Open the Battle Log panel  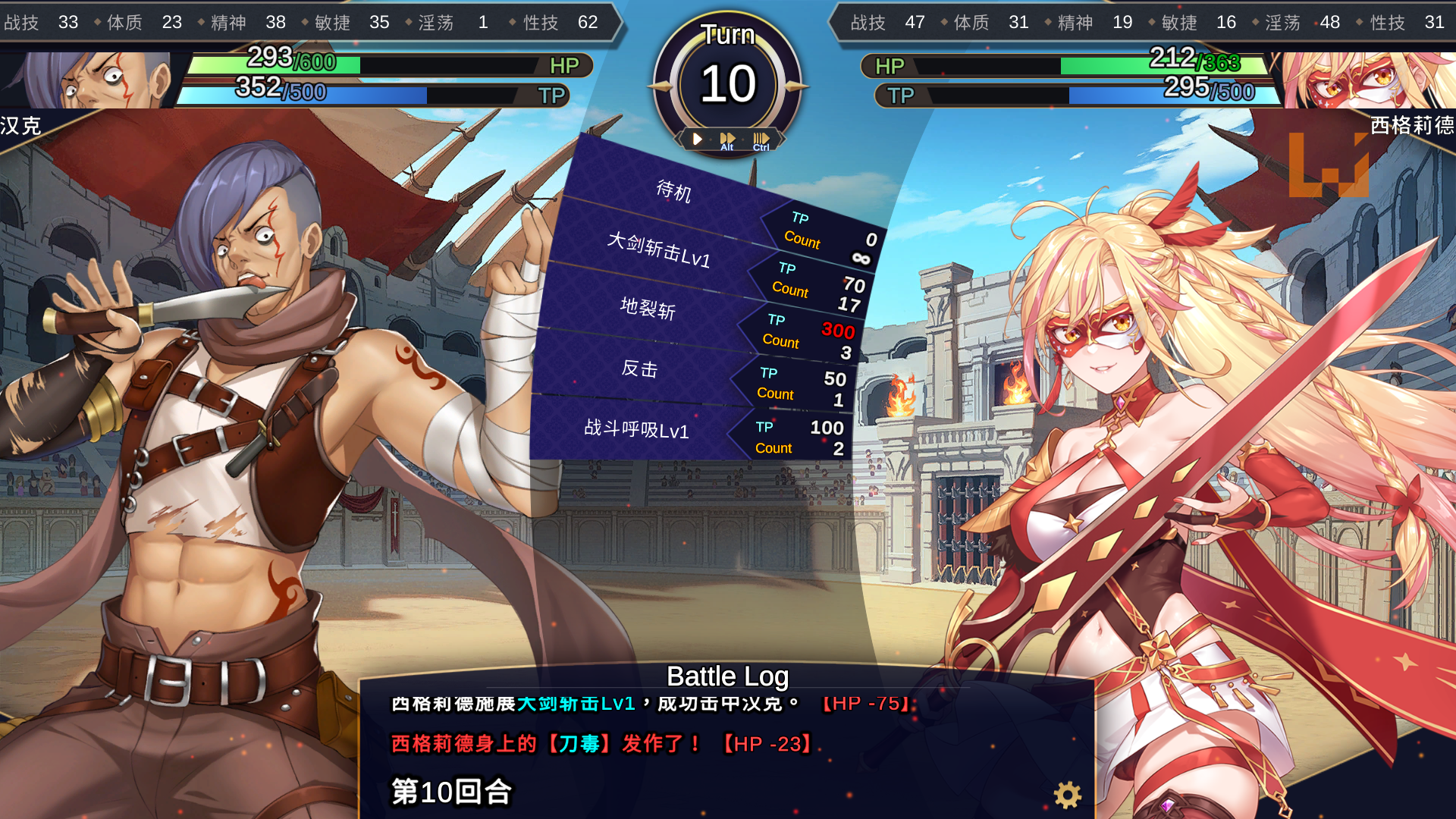727,676
